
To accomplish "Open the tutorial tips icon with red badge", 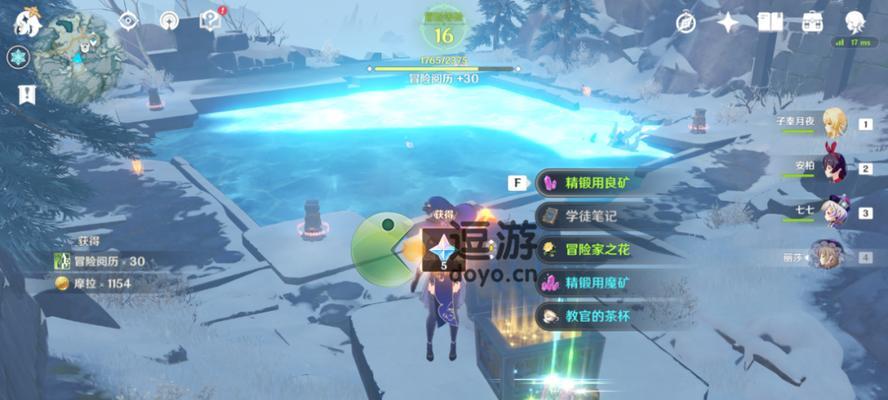I will pyautogui.click(x=210, y=19).
